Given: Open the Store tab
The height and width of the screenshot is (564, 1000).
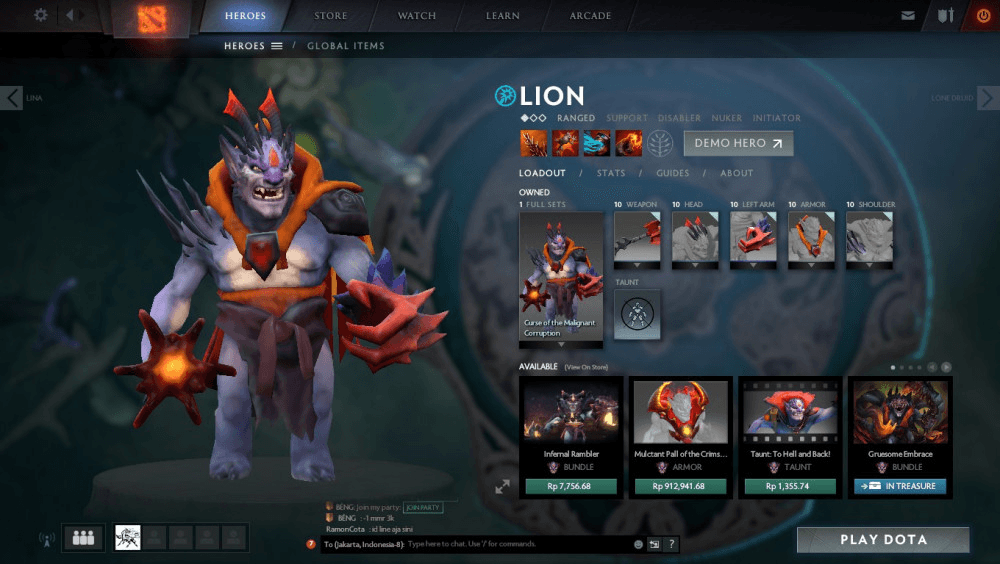Looking at the screenshot, I should [331, 16].
